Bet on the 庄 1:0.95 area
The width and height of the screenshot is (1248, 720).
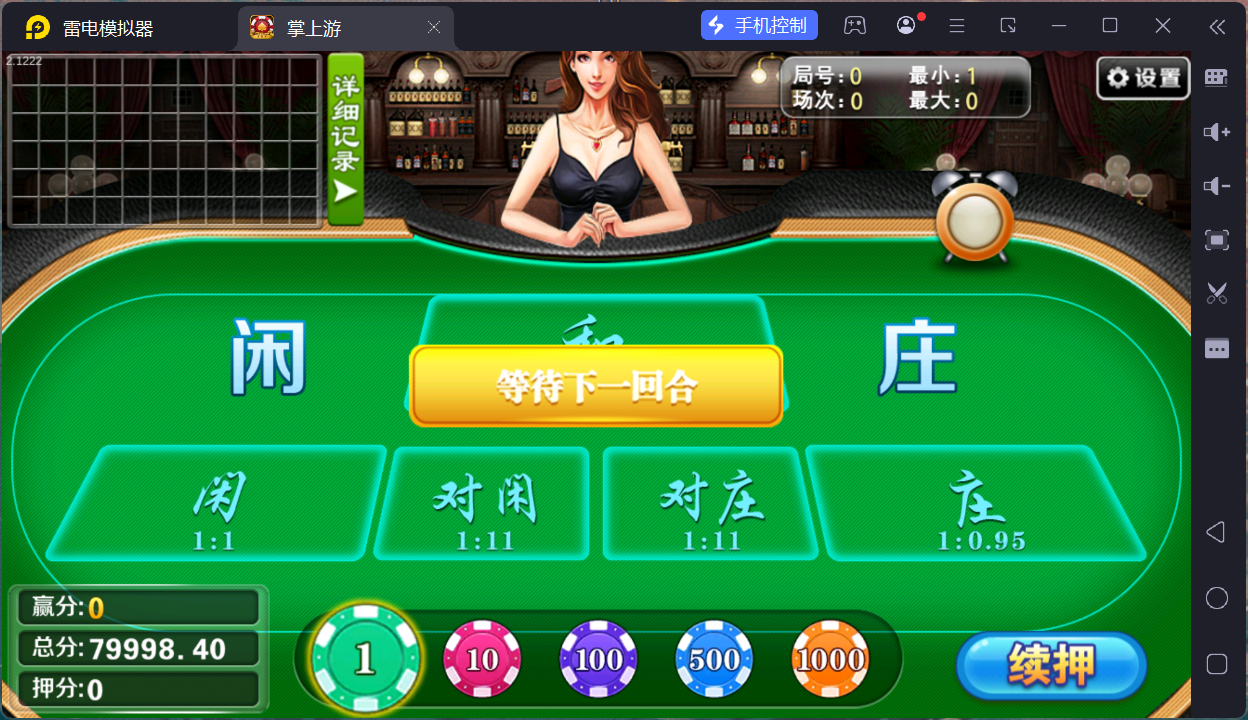[x=977, y=503]
